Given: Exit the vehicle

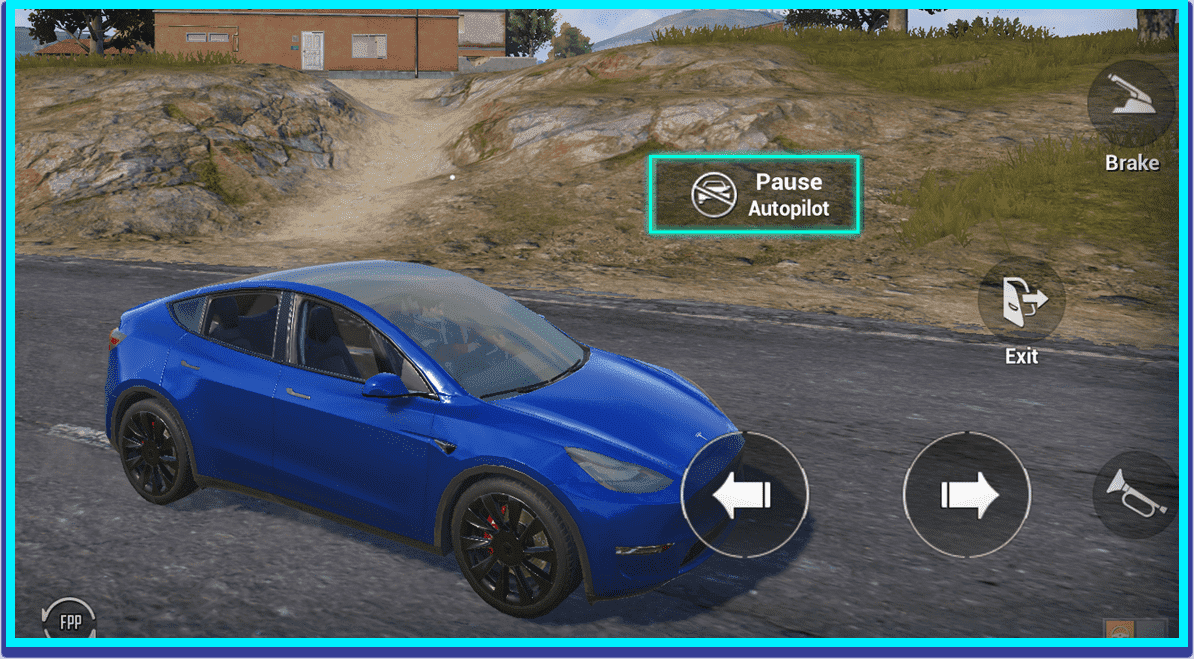Looking at the screenshot, I should (x=1021, y=300).
